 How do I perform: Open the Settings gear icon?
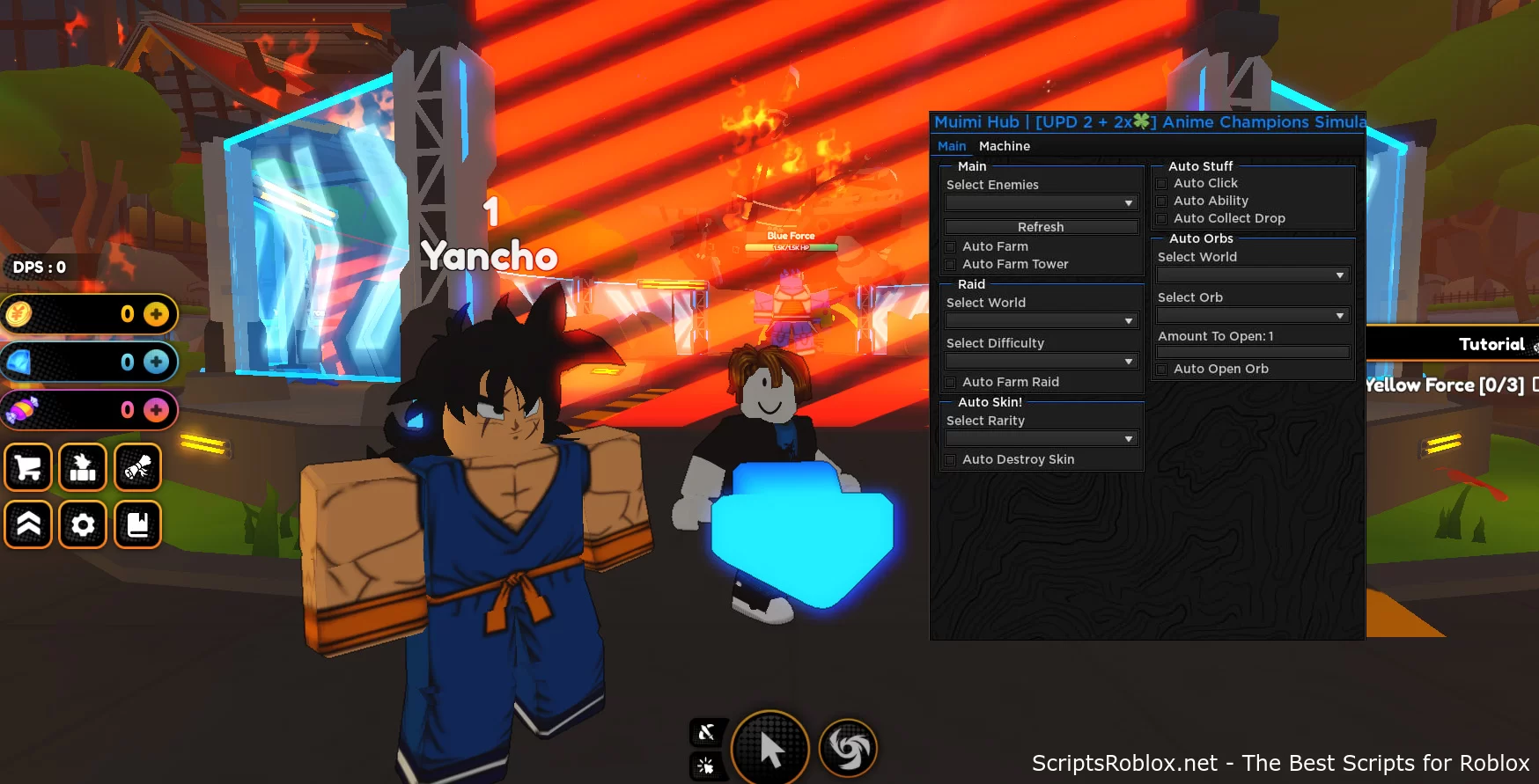(x=83, y=524)
